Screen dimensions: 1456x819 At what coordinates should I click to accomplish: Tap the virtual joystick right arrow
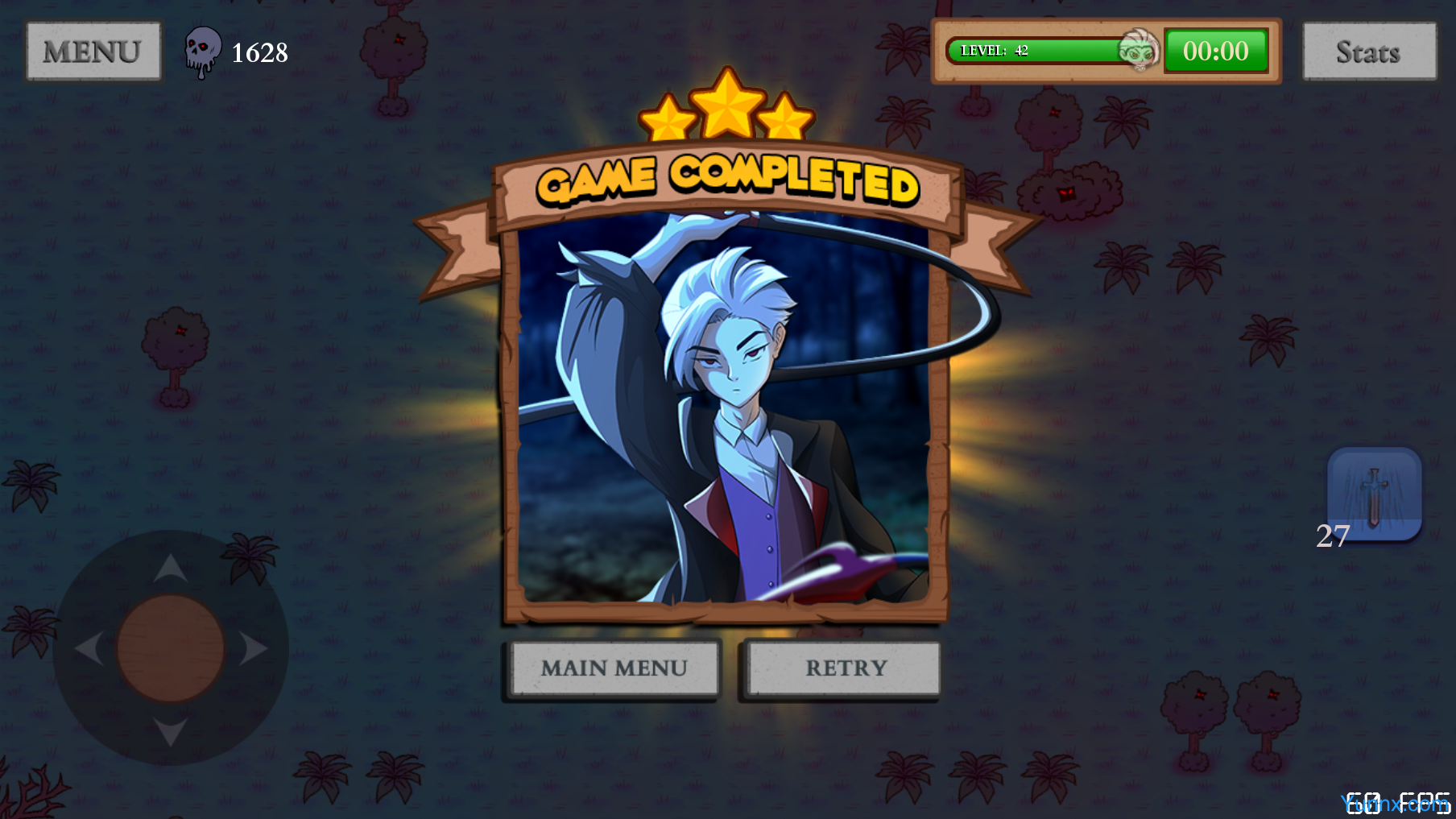254,649
